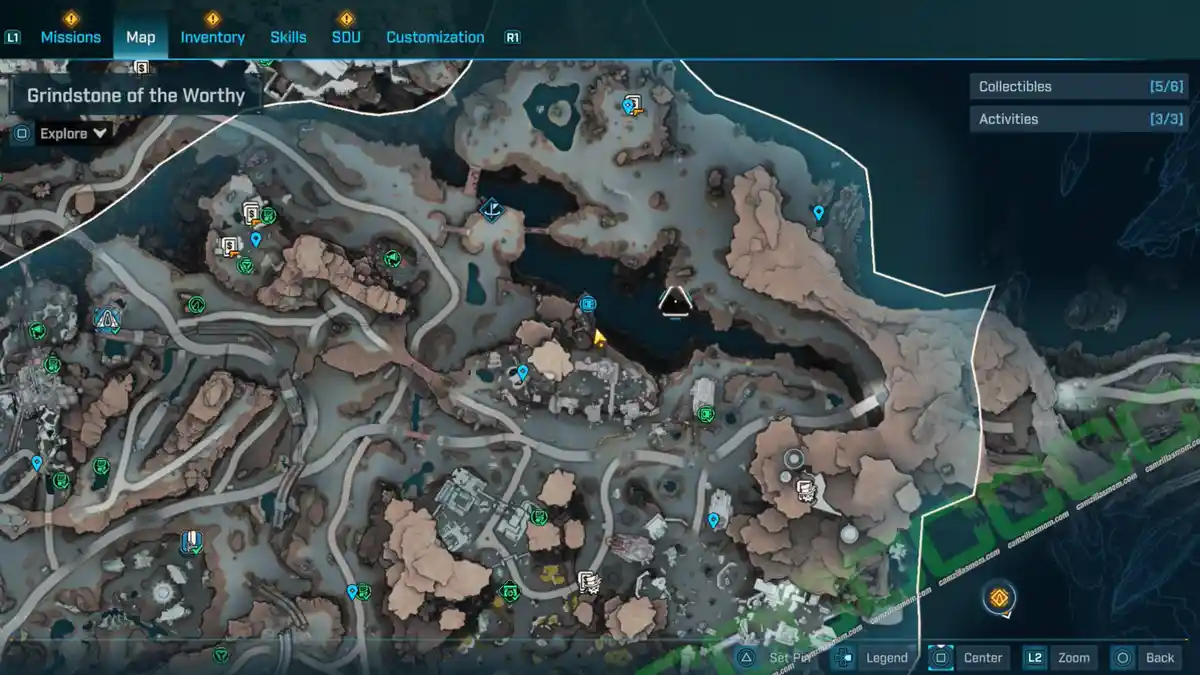Click the active Map tab

click(x=140, y=37)
